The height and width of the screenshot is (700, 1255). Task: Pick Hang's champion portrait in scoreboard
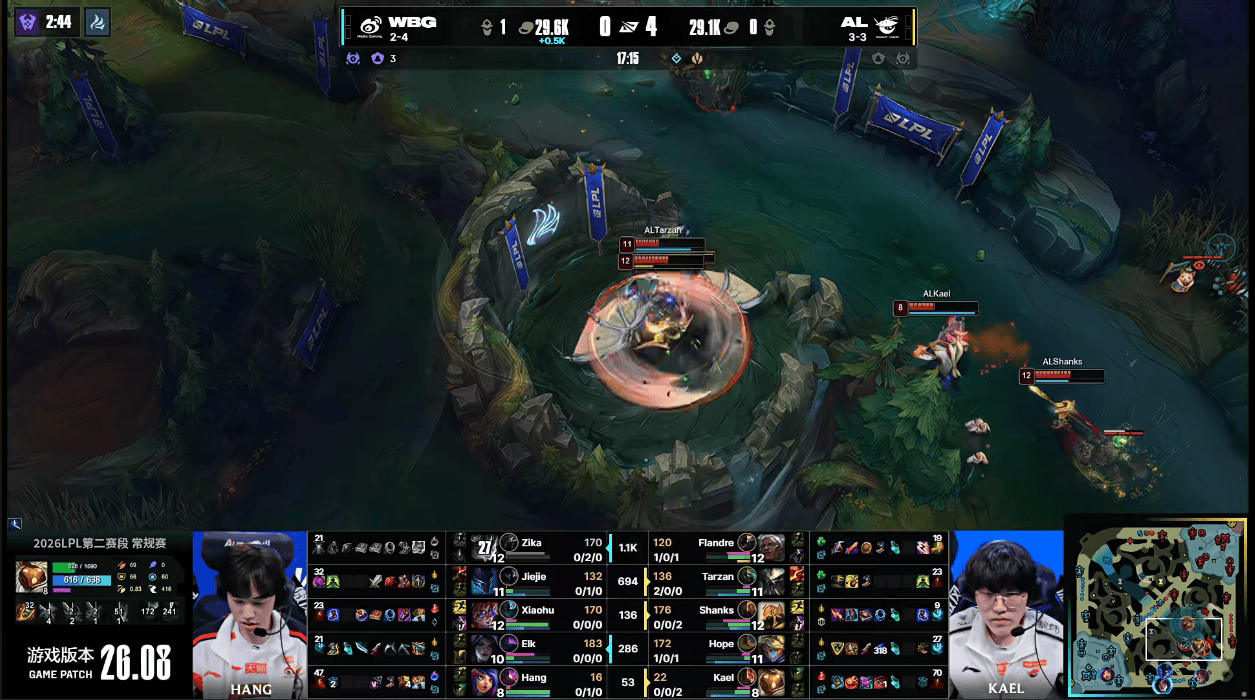483,681
